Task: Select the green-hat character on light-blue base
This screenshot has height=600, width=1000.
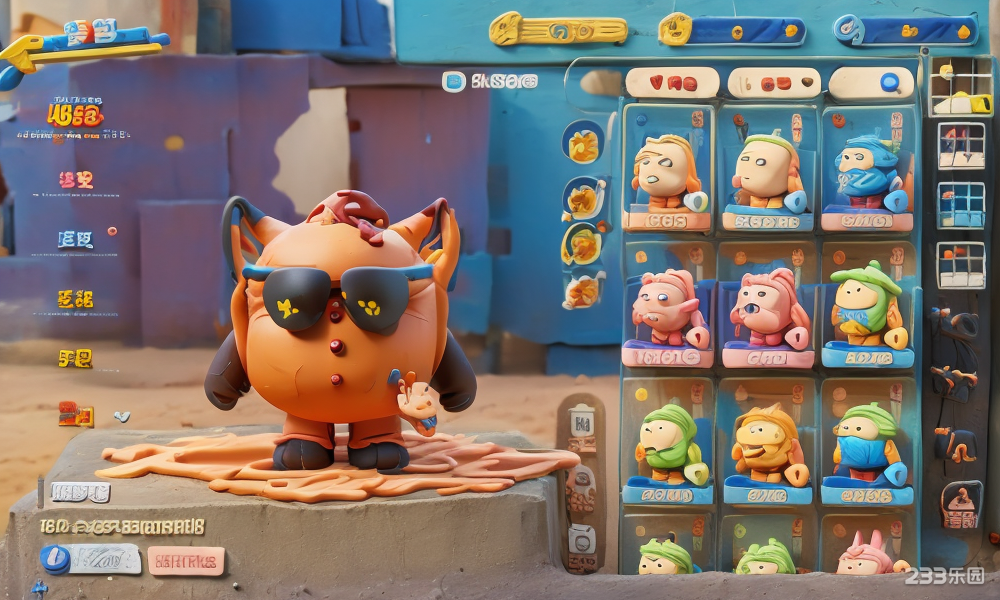Action: pos(867,310)
